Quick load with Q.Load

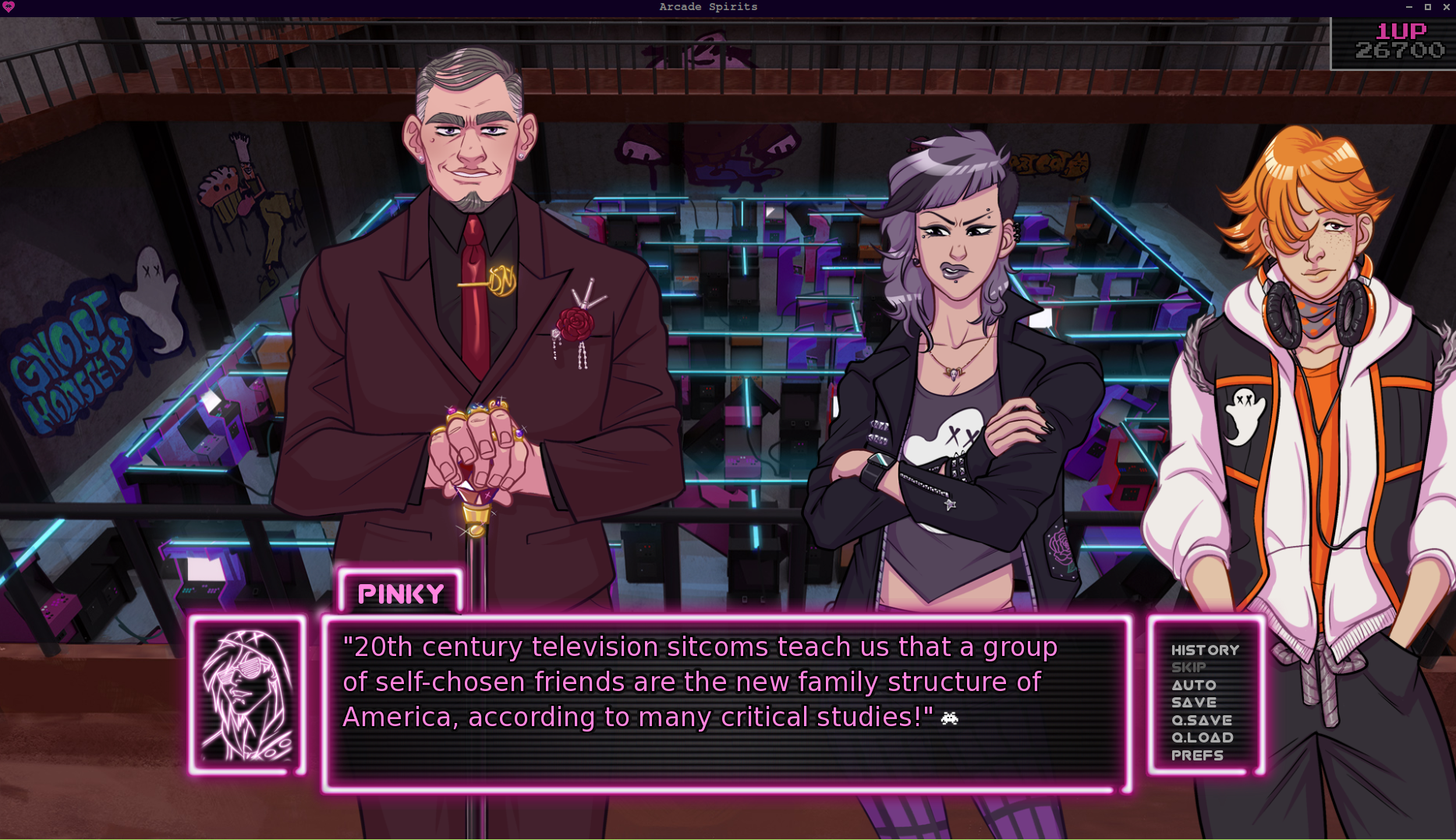point(1202,737)
